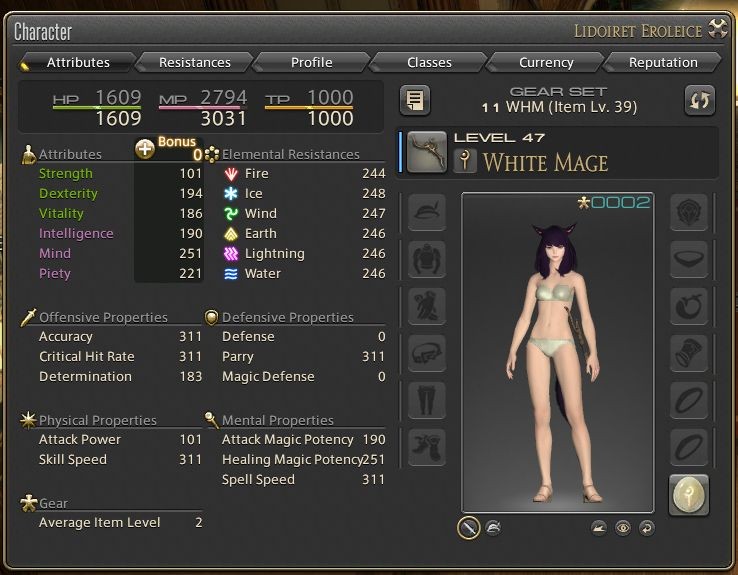Image resolution: width=738 pixels, height=575 pixels.
Task: Close the Character window
Action: [718, 29]
